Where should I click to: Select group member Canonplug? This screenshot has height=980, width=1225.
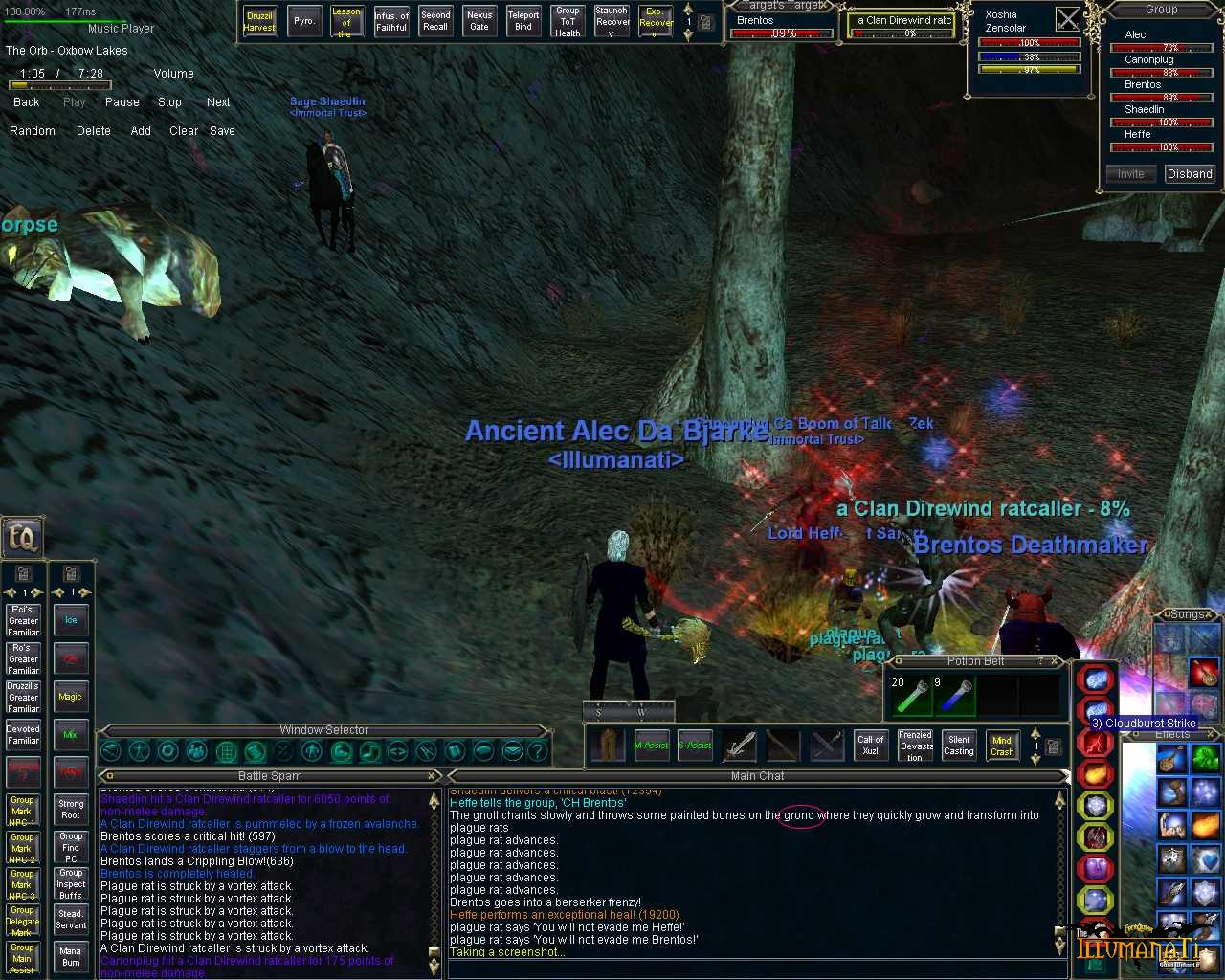[1149, 59]
